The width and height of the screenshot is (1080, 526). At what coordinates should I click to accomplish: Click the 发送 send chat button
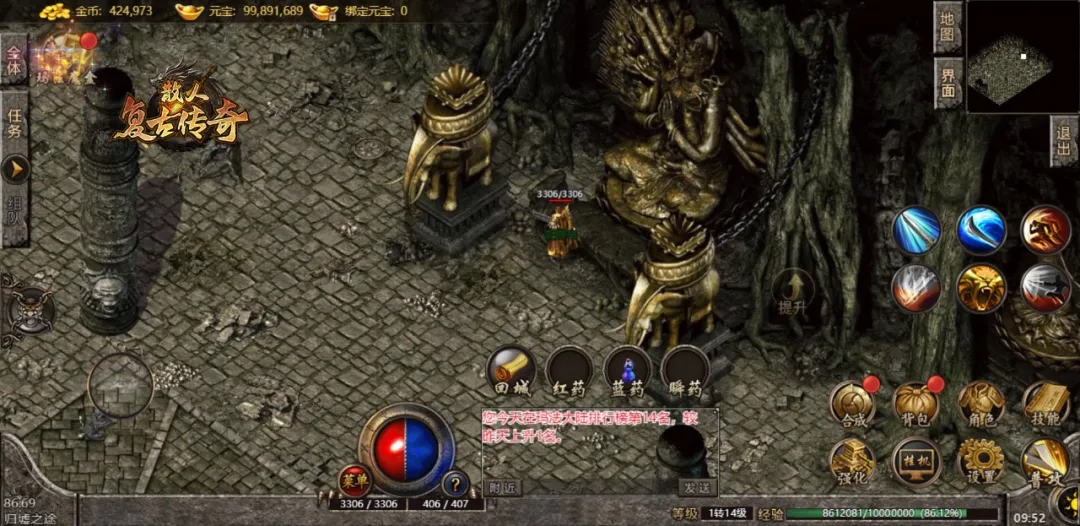coord(697,487)
